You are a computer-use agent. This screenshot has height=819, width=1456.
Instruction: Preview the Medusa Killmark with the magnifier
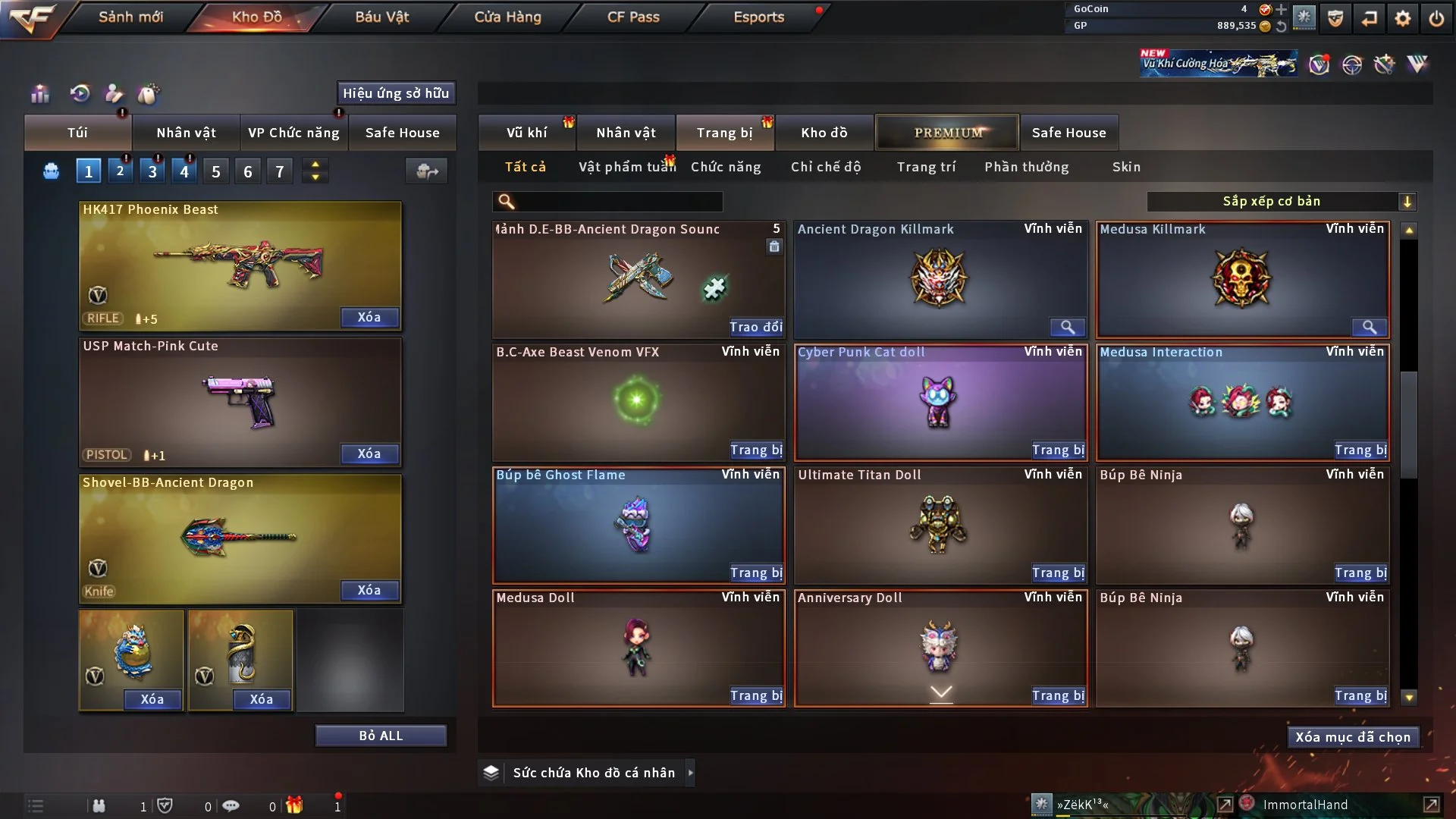[x=1369, y=327]
